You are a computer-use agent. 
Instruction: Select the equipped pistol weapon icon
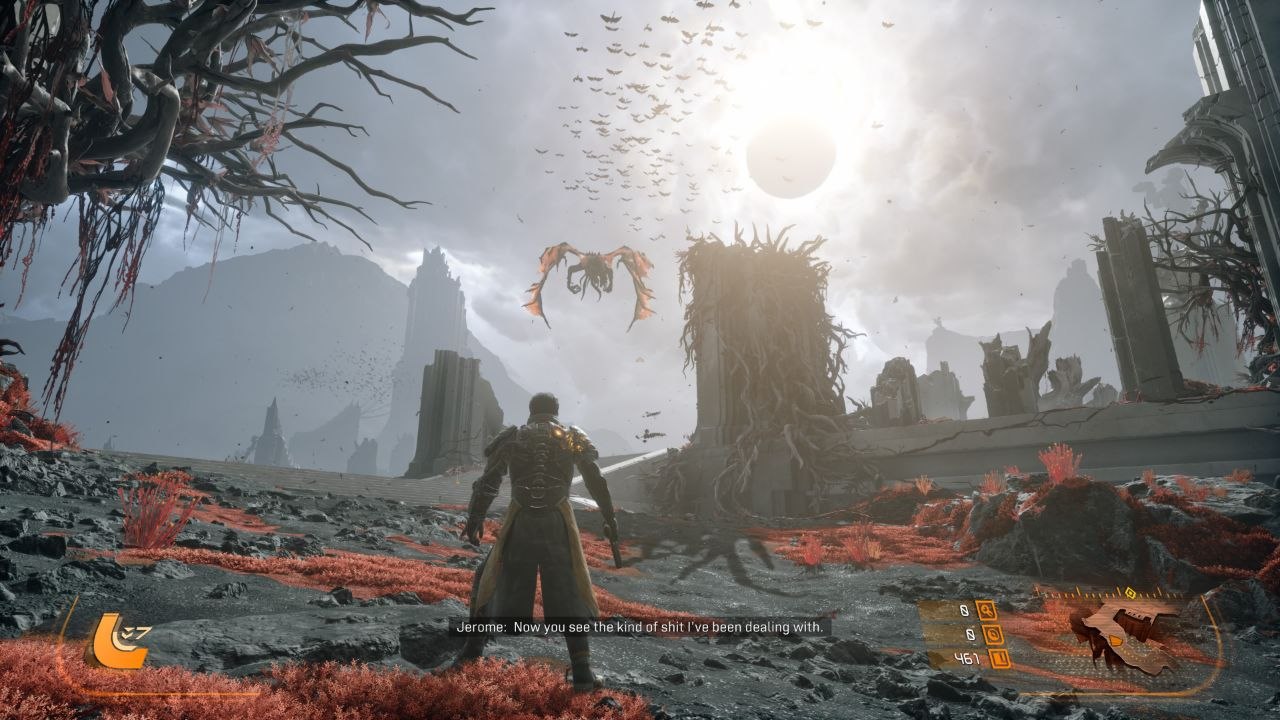(1128, 634)
